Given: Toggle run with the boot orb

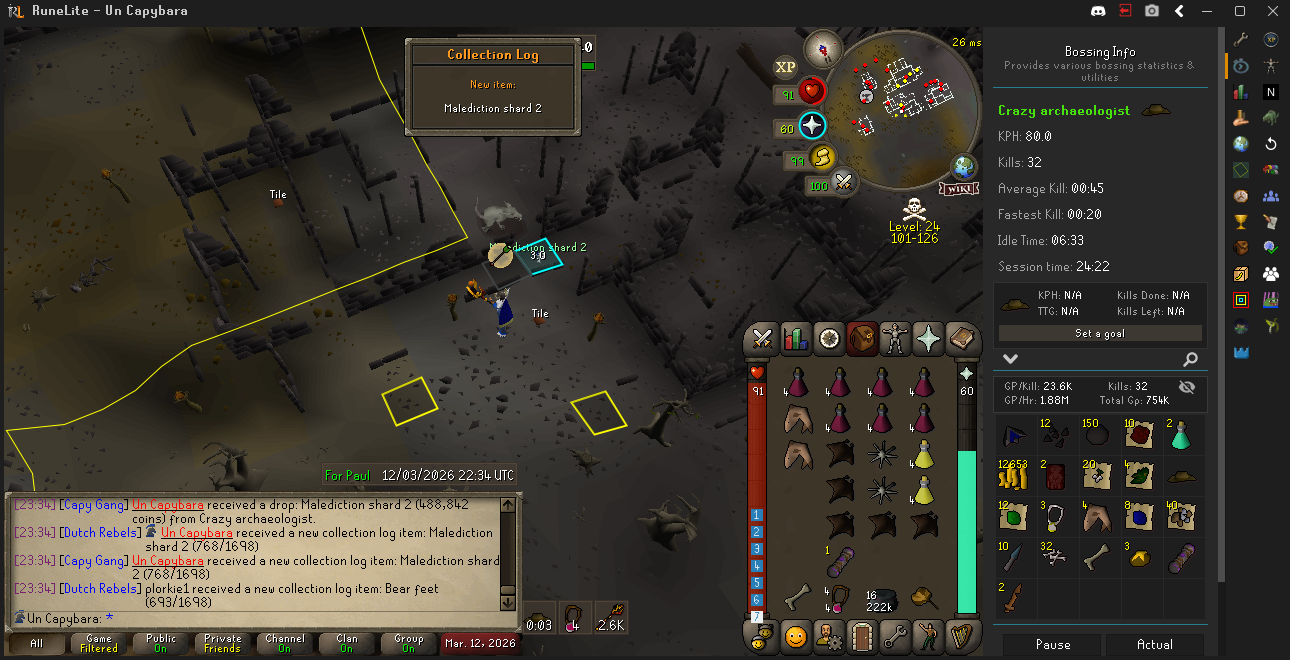Looking at the screenshot, I should (822, 157).
